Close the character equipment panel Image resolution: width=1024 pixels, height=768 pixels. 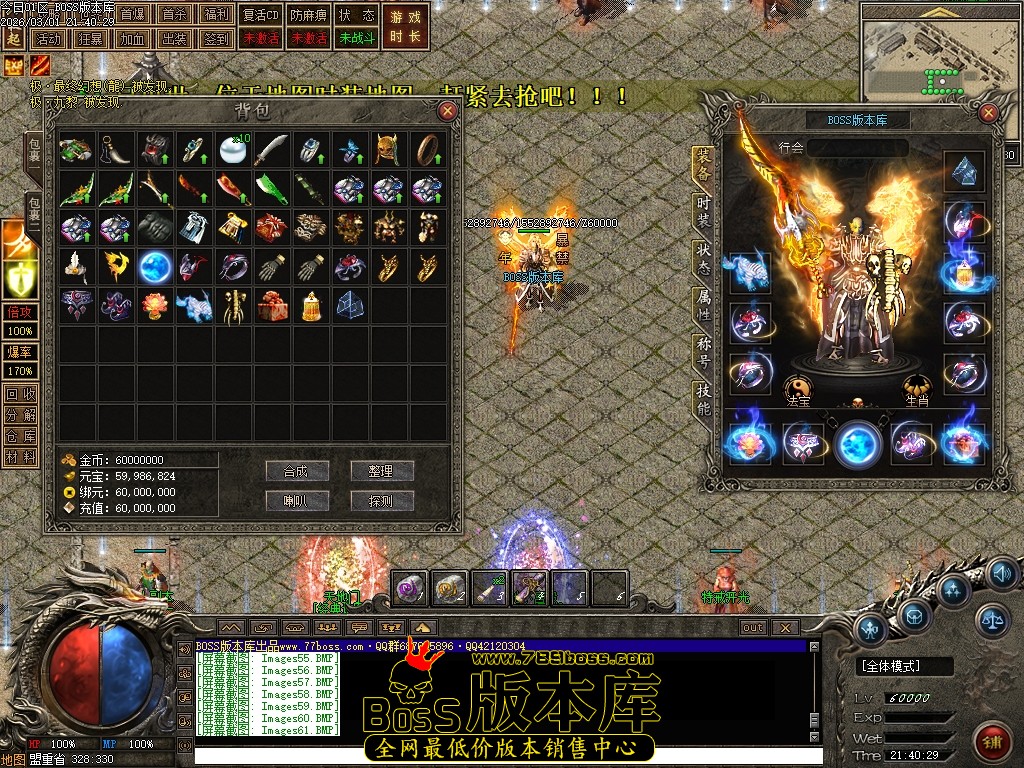click(988, 112)
